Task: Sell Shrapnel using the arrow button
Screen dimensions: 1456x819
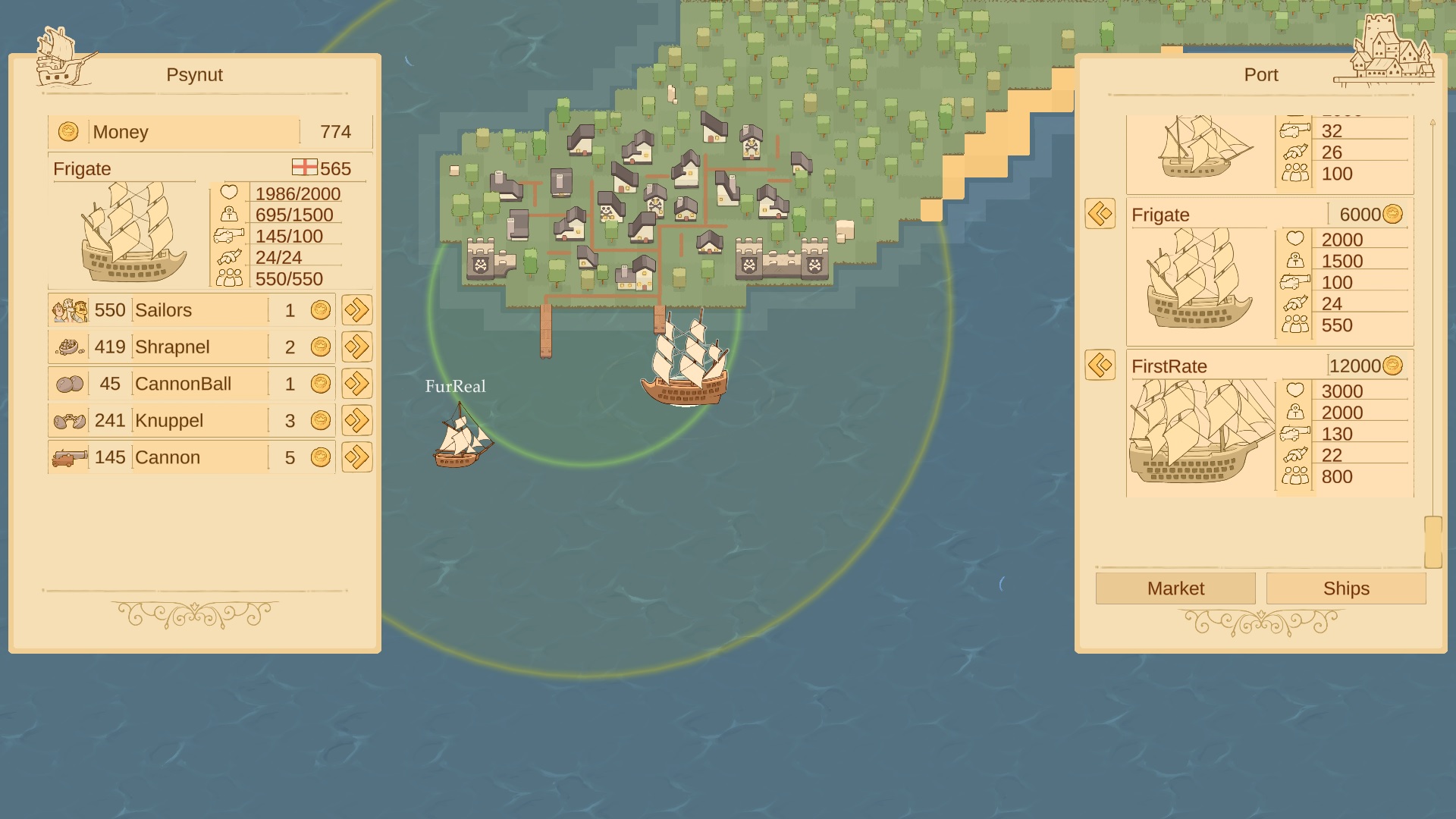Action: [x=356, y=347]
